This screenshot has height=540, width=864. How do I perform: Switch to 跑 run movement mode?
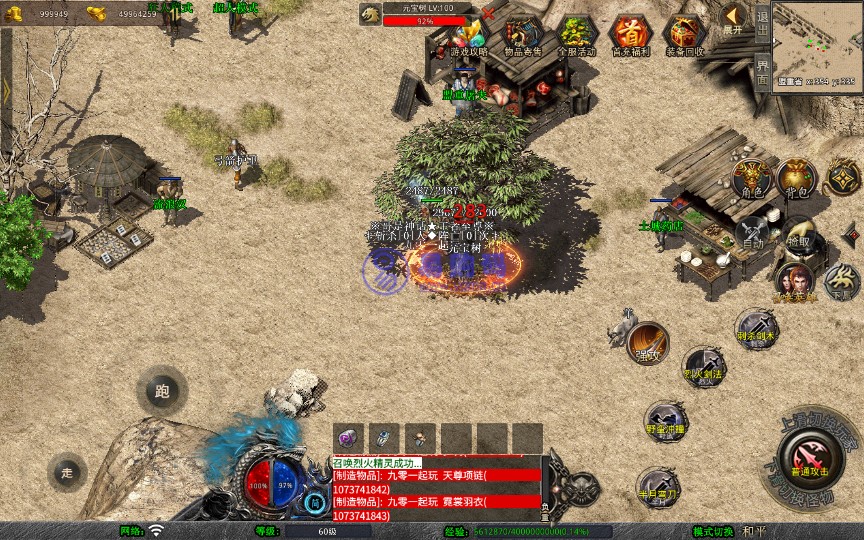pos(162,391)
